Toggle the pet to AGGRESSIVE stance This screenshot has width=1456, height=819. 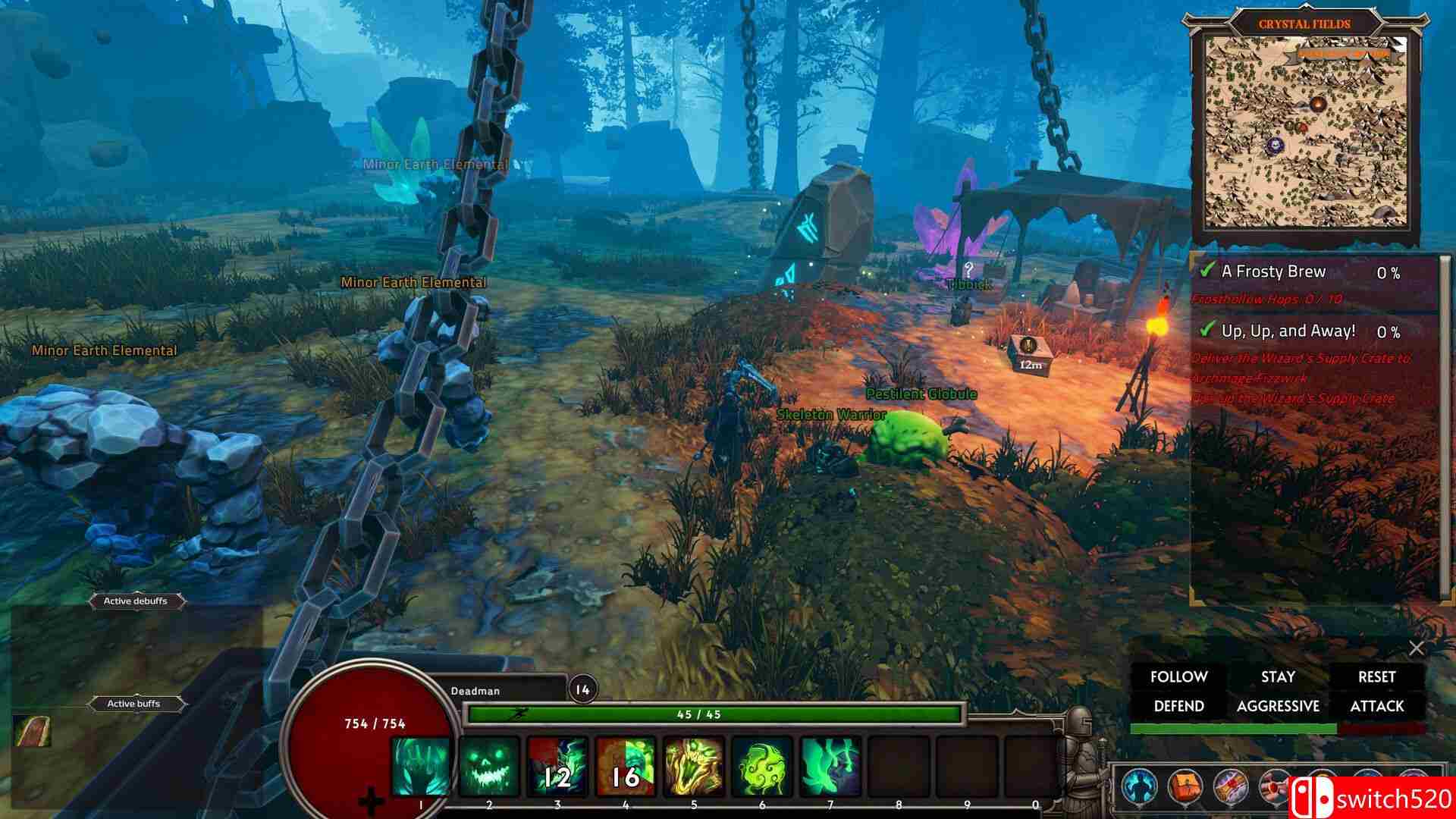coord(1279,706)
